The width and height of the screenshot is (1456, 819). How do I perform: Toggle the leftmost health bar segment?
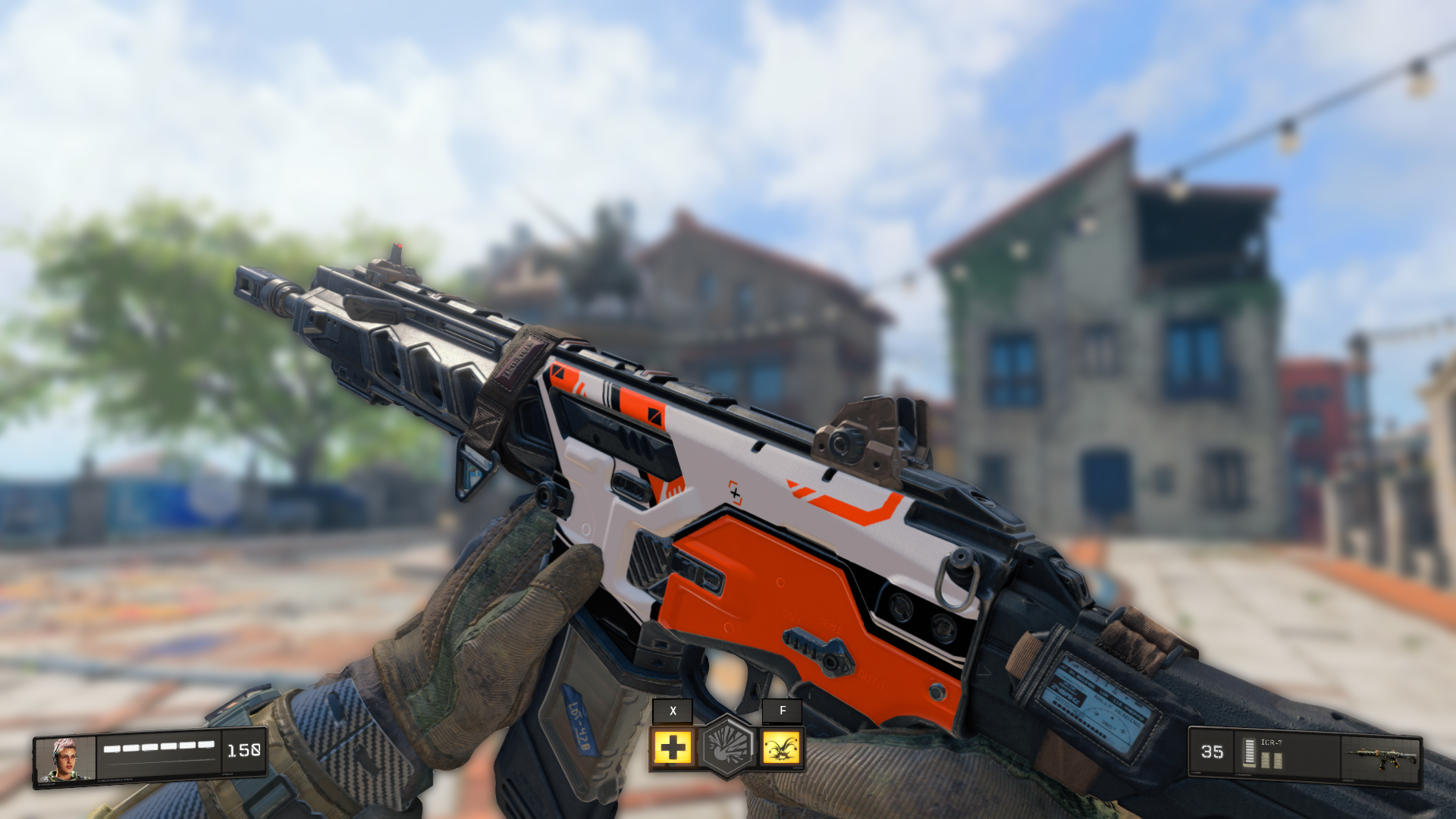(111, 748)
